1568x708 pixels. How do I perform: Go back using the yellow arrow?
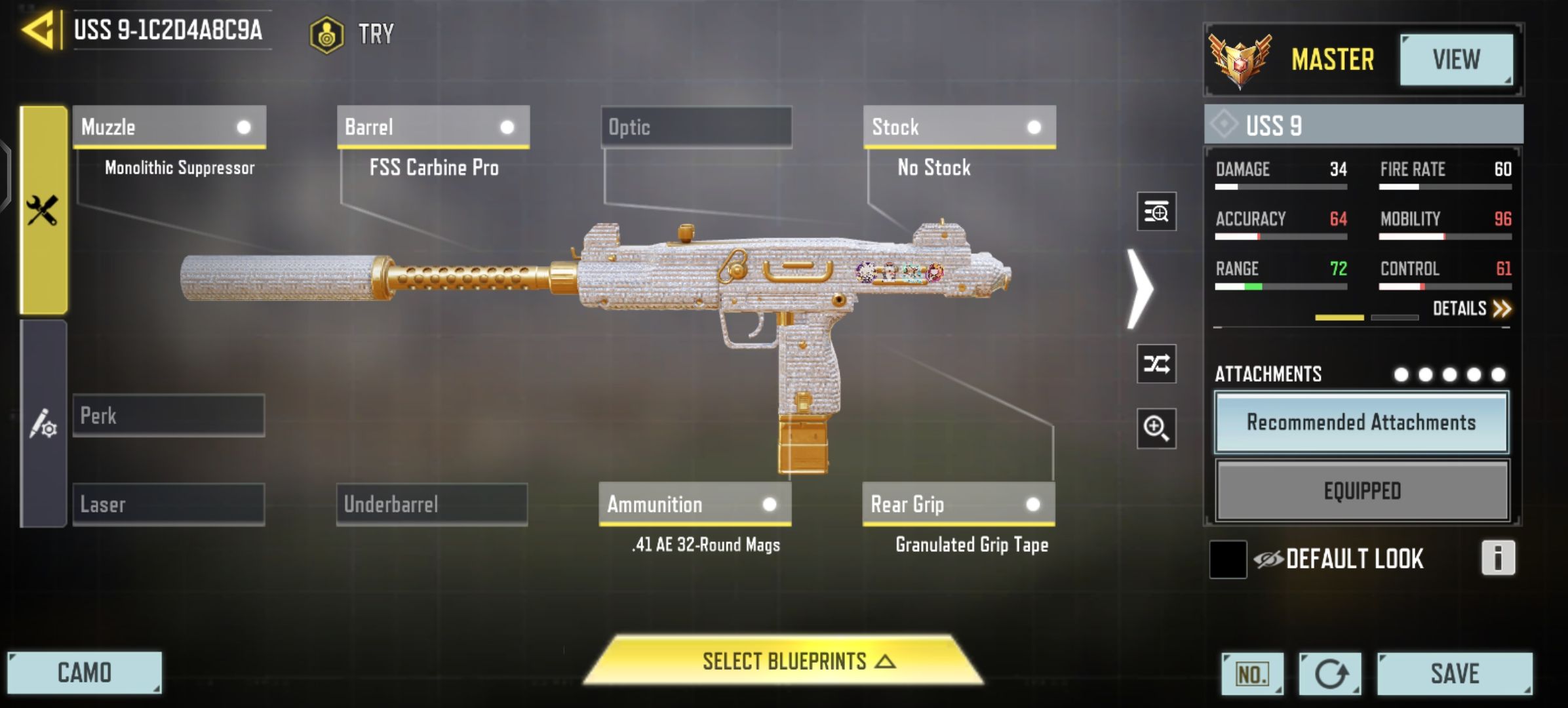[x=38, y=30]
